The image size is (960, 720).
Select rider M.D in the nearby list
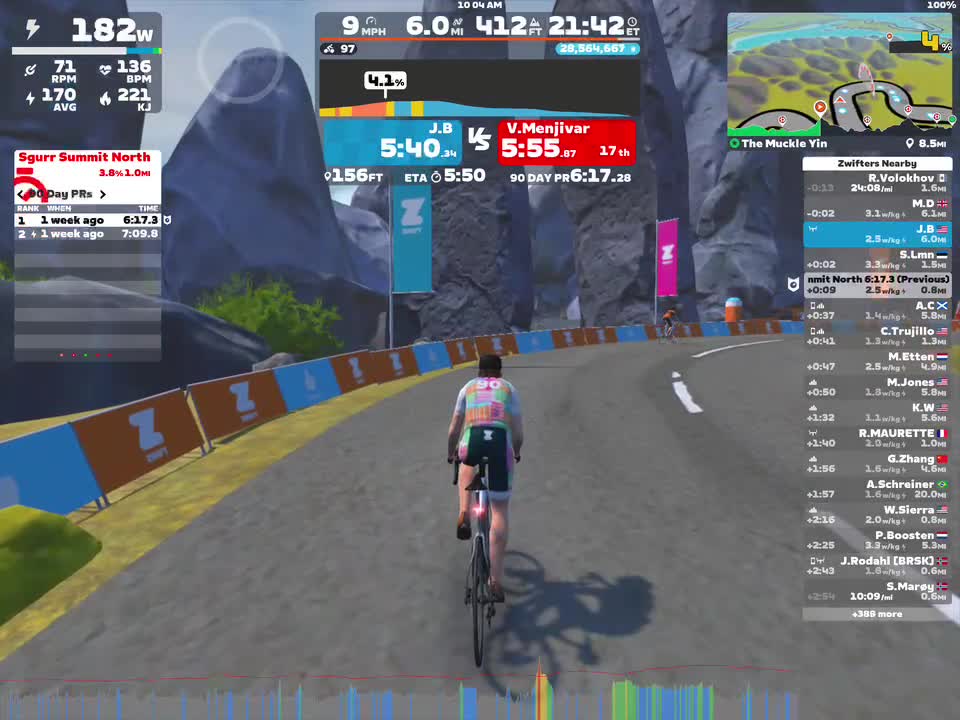pos(877,208)
